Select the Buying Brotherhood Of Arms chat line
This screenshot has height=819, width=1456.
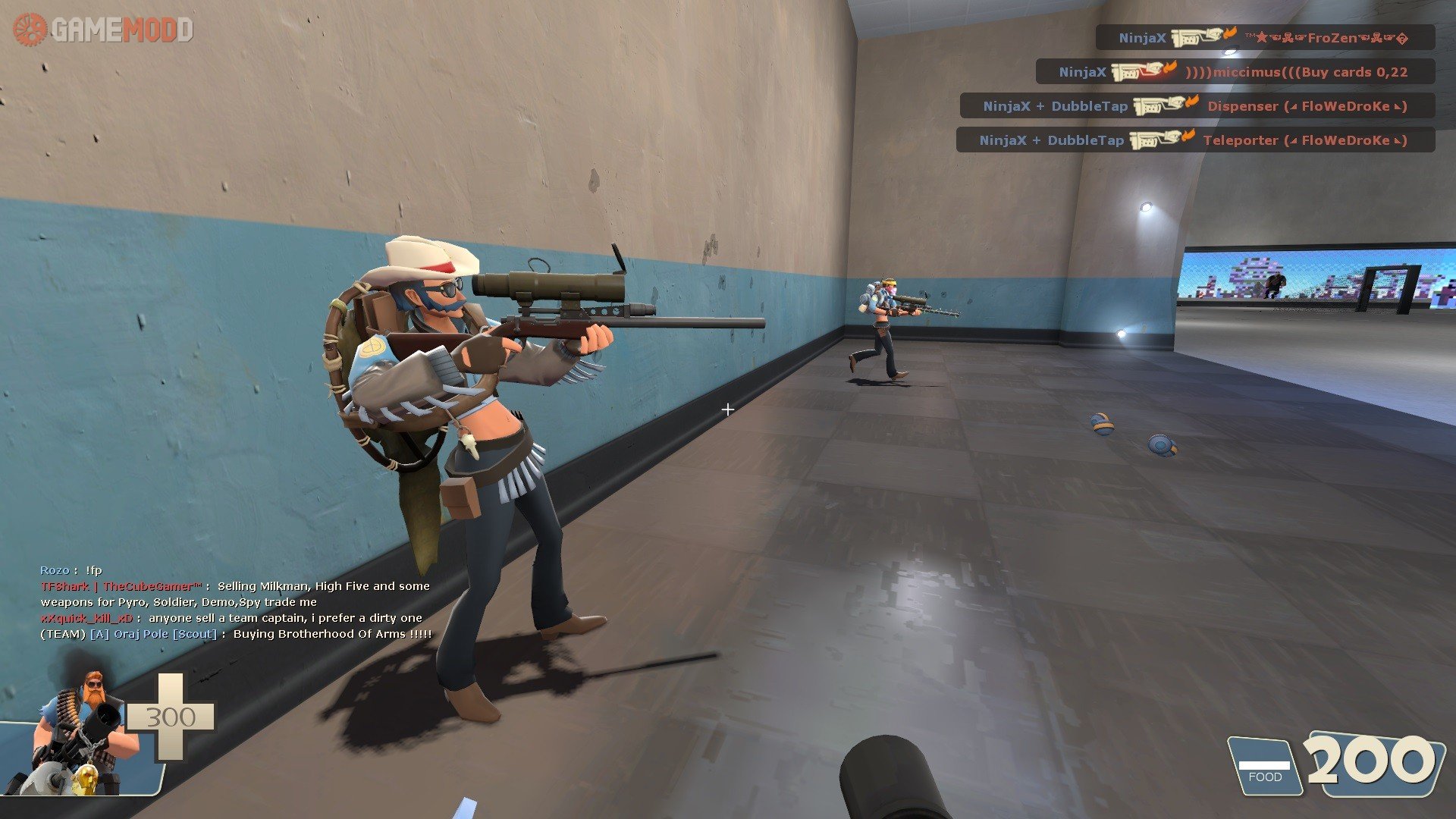tap(236, 634)
